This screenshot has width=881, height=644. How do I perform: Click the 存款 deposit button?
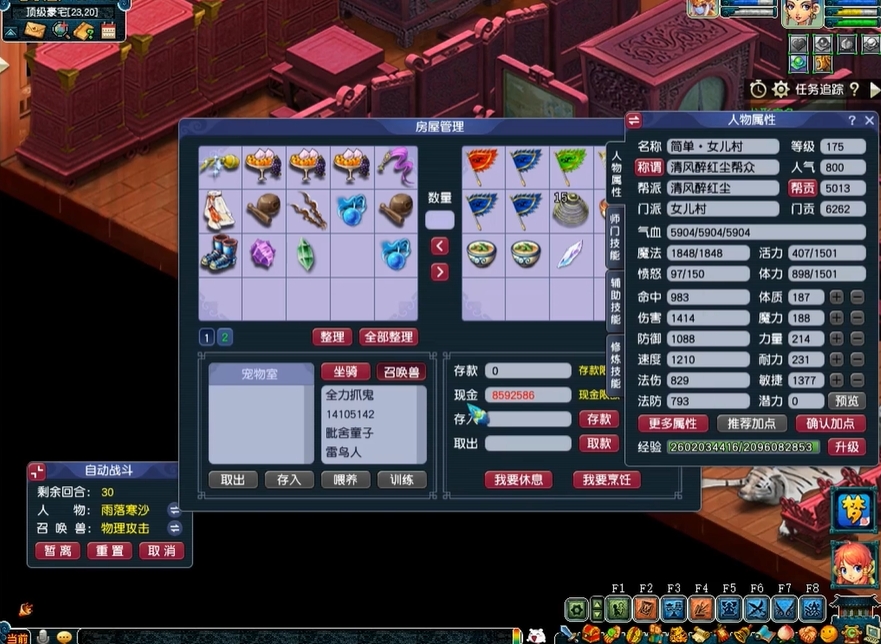click(599, 419)
